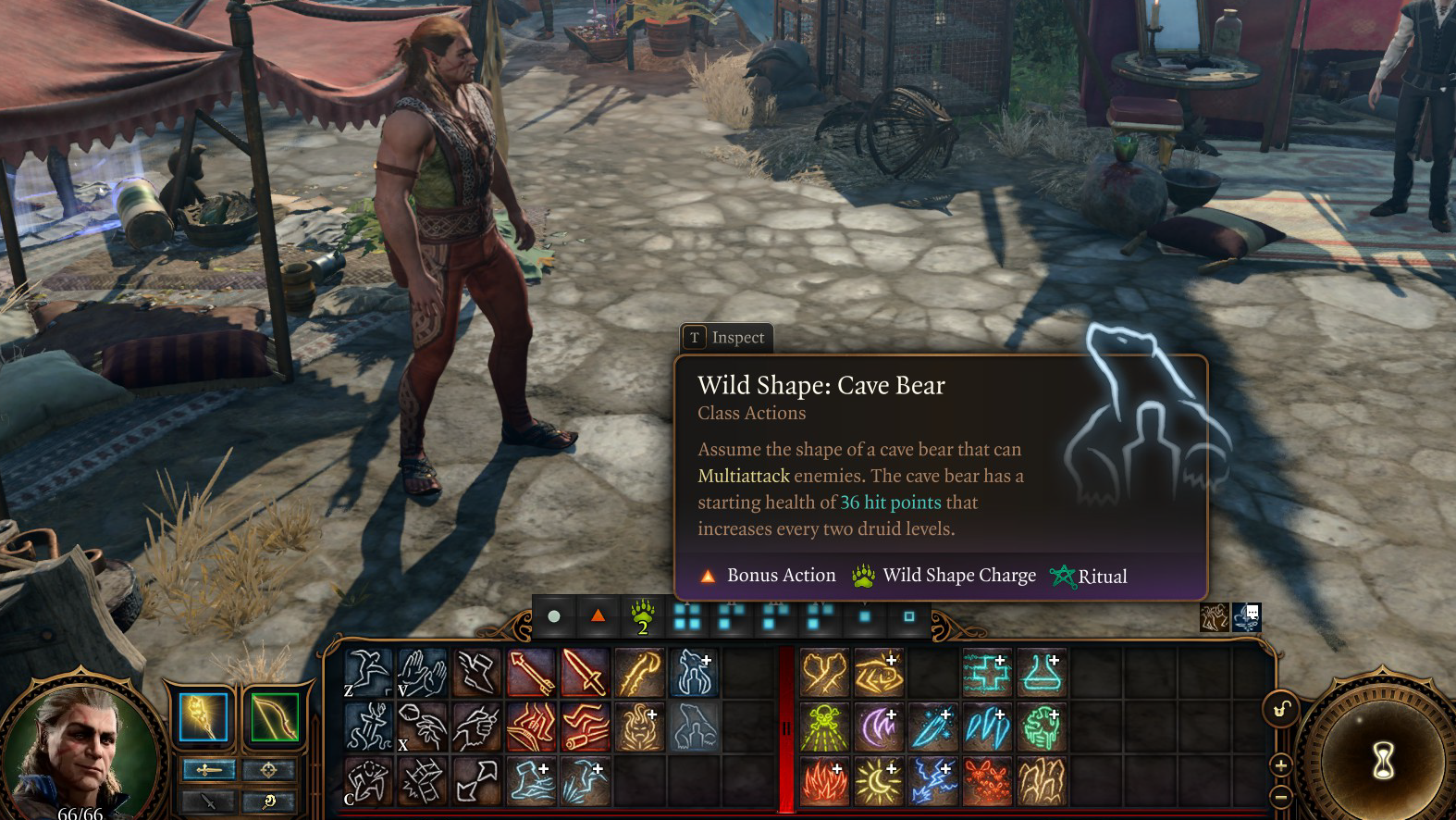
Task: Cast the blue lightning spell
Action: pos(933,781)
